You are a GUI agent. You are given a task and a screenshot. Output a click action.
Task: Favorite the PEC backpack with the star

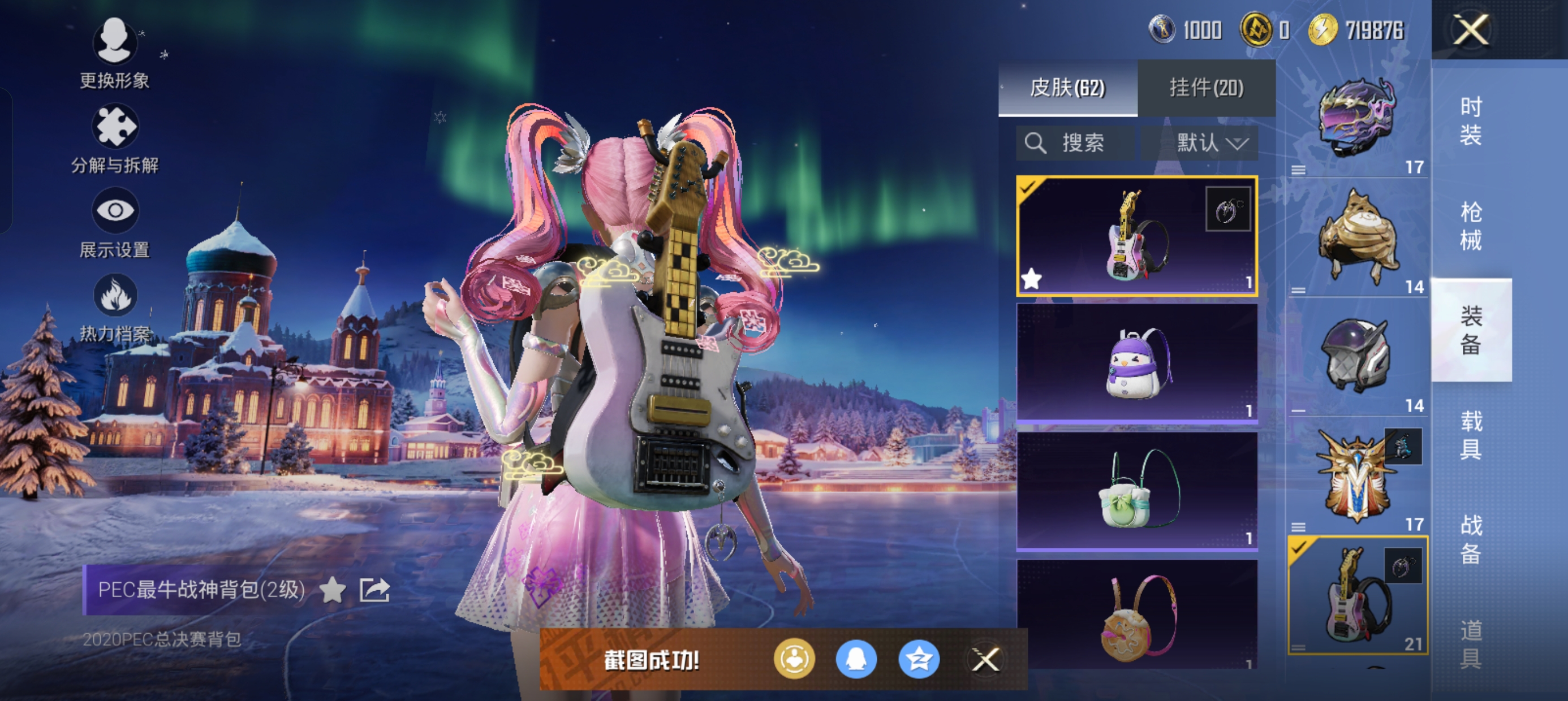pyautogui.click(x=333, y=590)
